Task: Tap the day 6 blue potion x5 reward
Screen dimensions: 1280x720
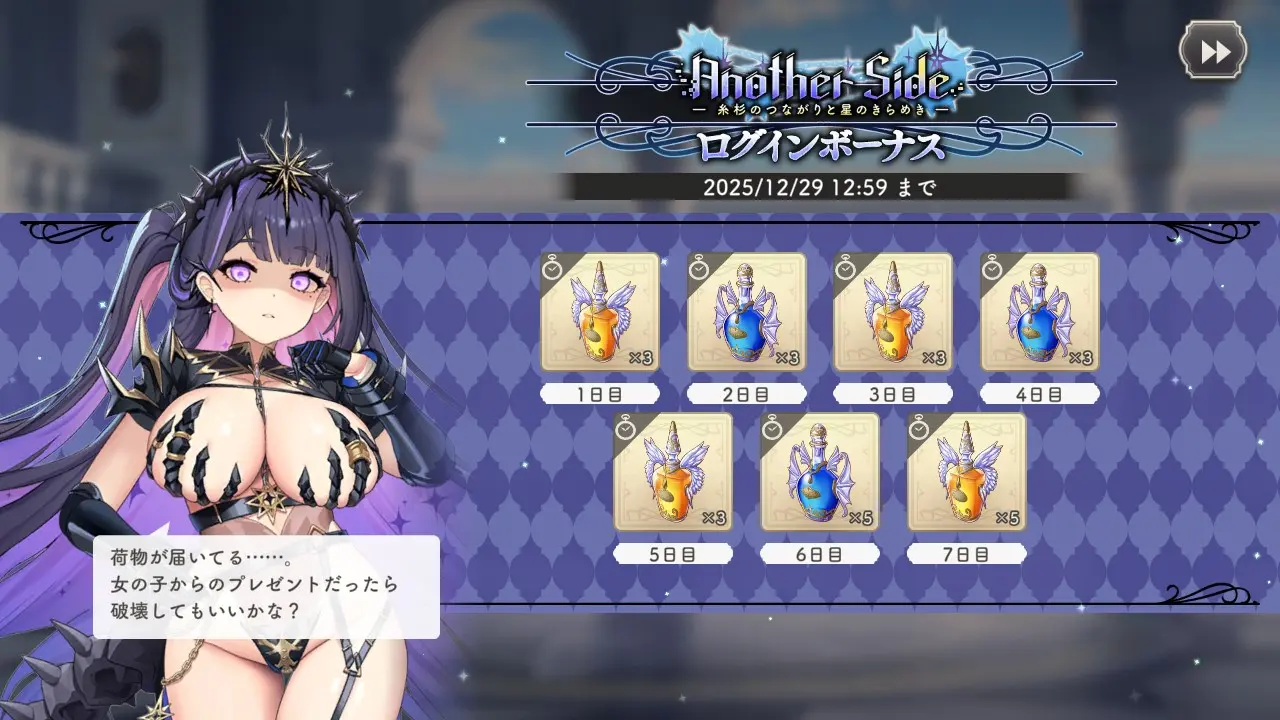Action: tap(820, 472)
